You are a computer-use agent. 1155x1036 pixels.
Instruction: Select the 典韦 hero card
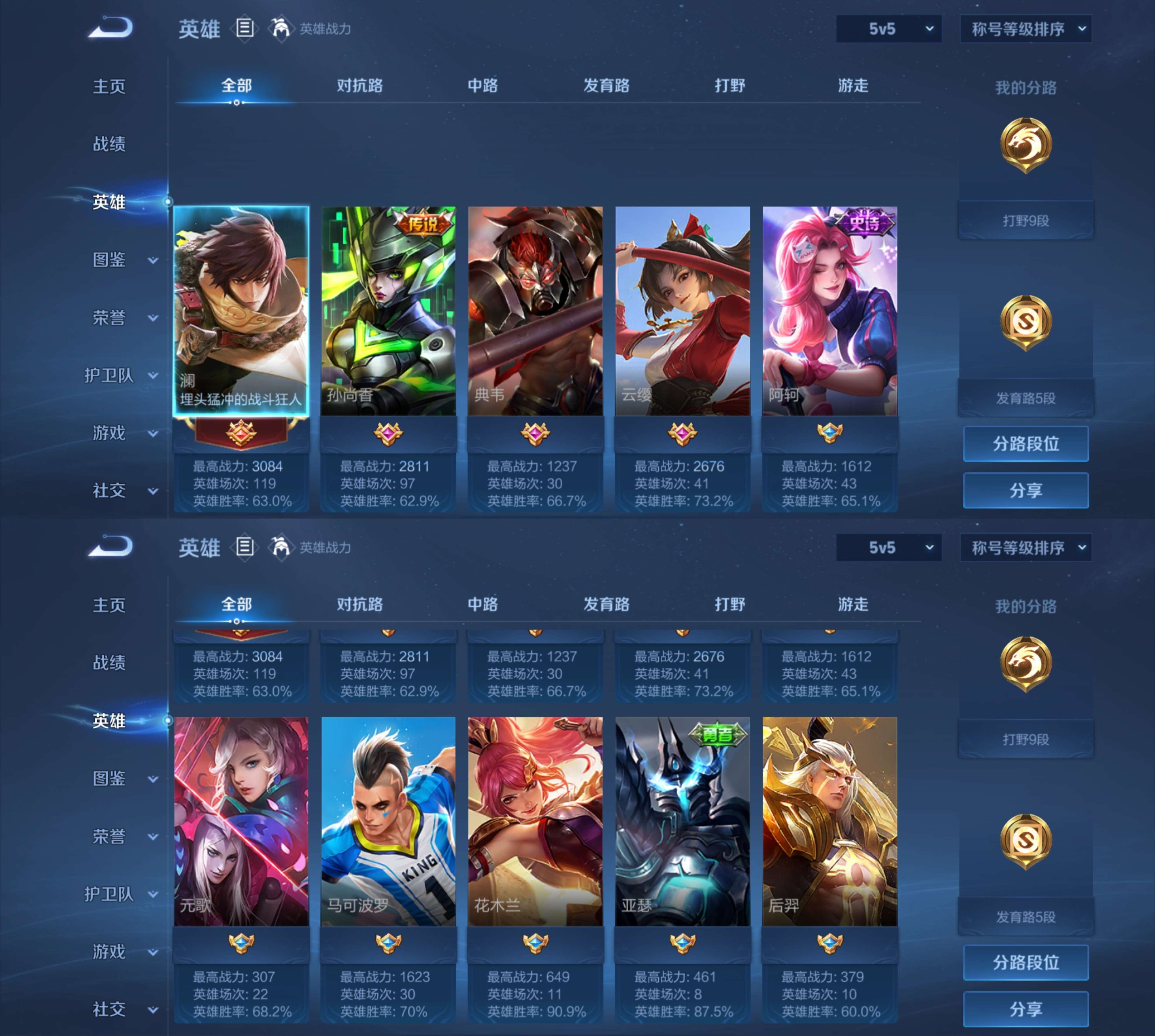click(x=535, y=310)
